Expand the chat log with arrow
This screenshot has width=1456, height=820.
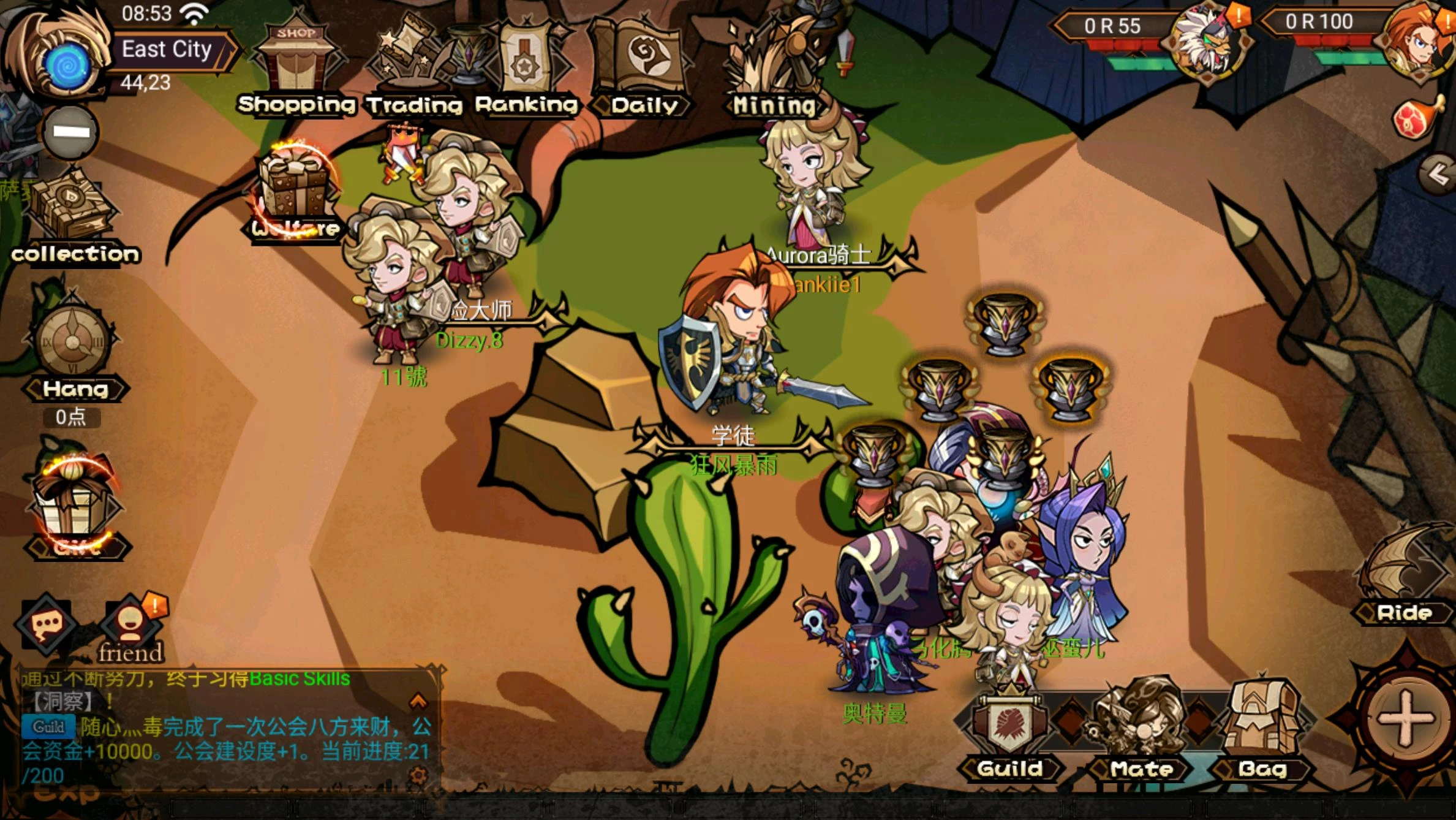pos(418,700)
